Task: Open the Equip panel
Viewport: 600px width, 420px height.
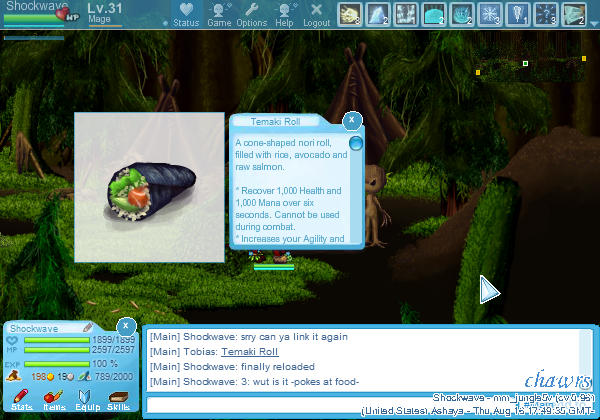Action: [87, 402]
